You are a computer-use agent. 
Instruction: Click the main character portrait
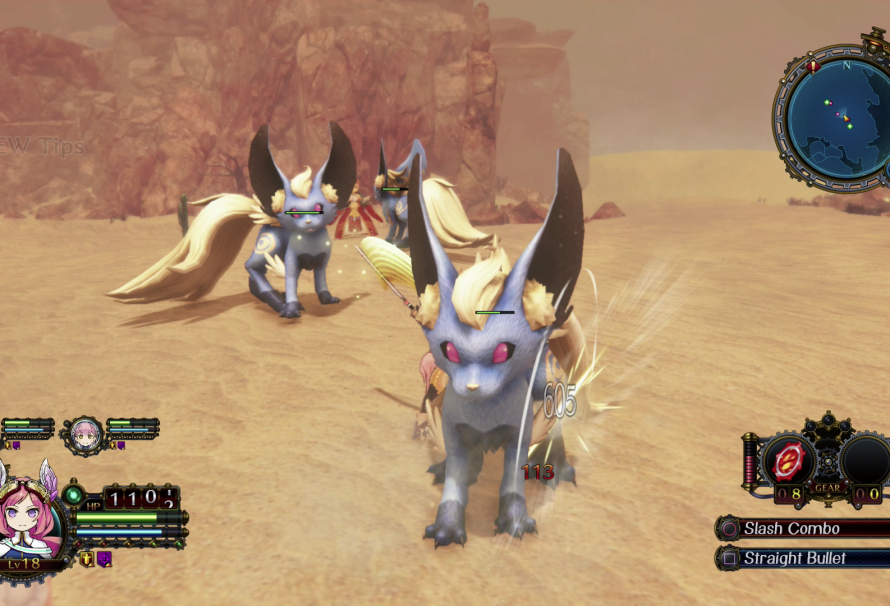(28, 520)
